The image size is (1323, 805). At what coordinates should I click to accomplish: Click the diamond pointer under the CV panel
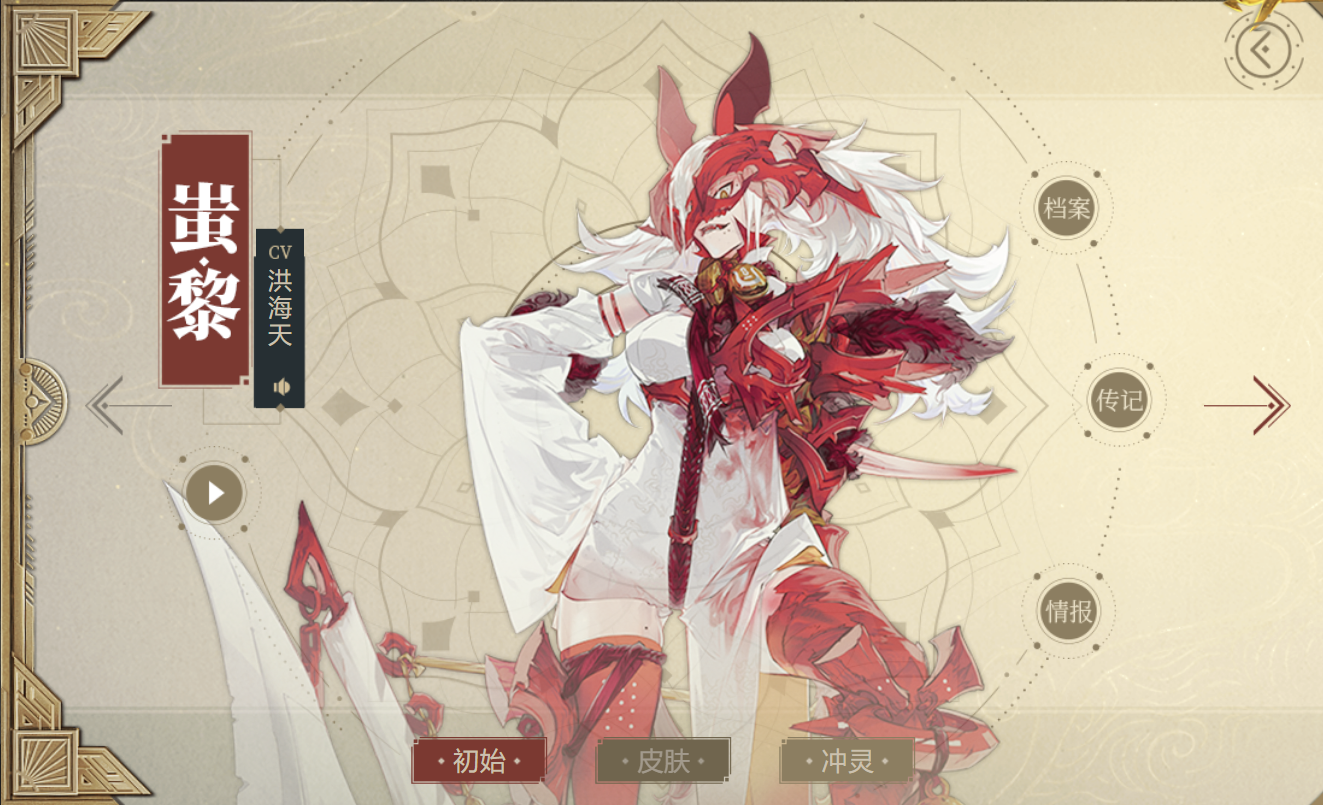[x=279, y=407]
